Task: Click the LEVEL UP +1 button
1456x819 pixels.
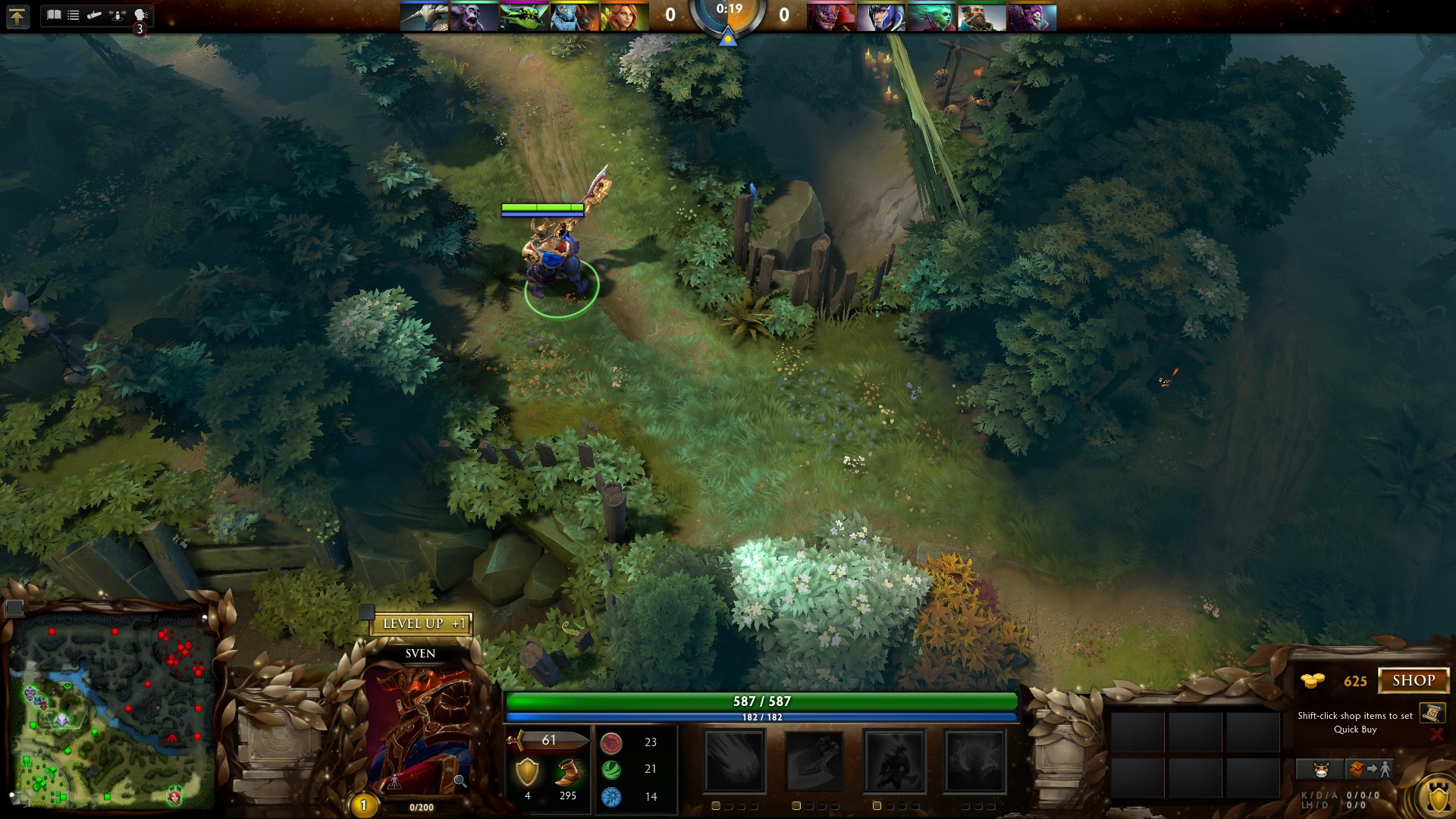Action: (422, 624)
